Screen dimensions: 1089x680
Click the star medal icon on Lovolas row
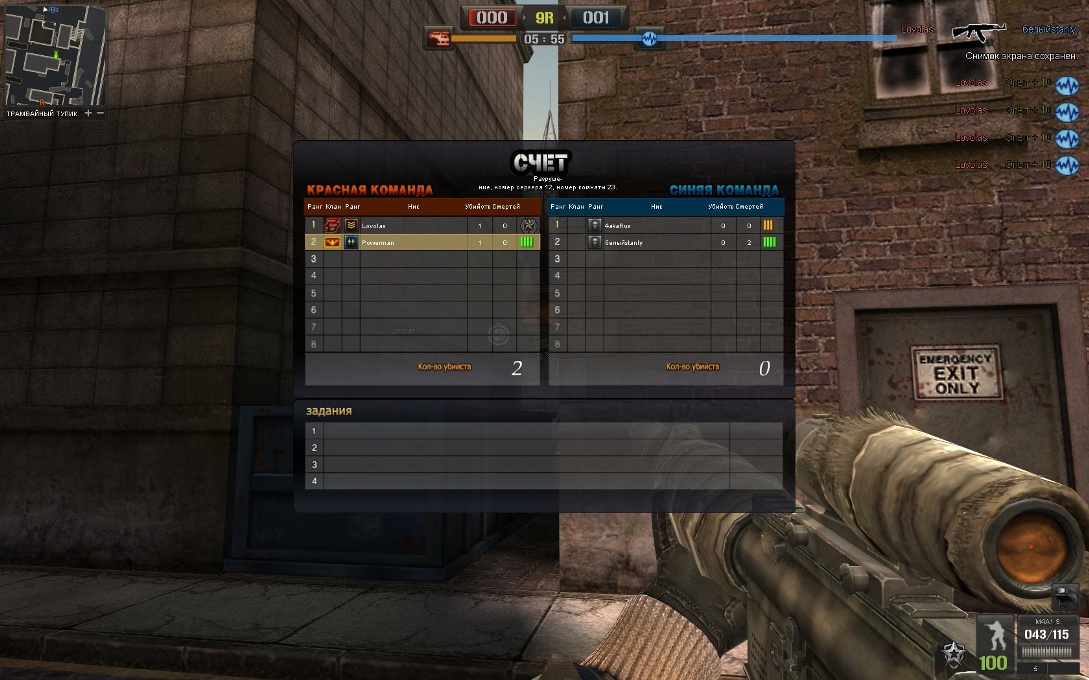[528, 226]
